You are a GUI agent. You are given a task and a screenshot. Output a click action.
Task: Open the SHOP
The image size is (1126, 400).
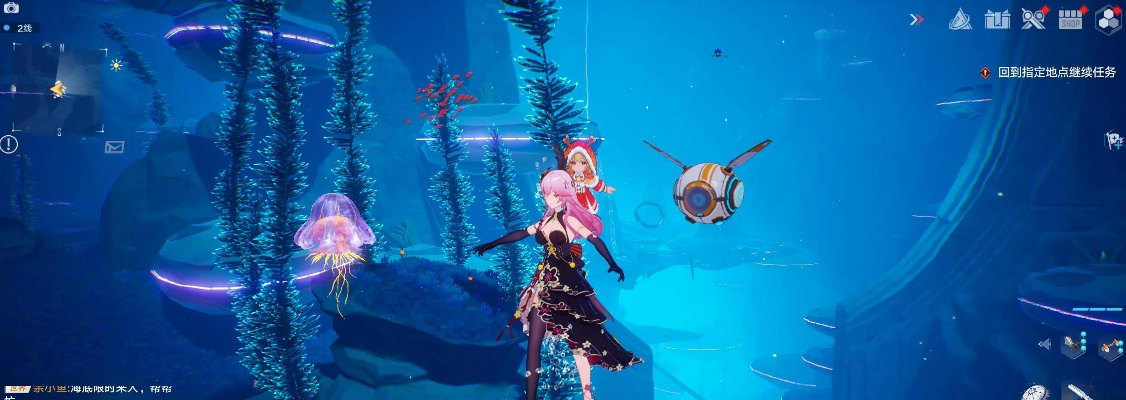[1070, 18]
